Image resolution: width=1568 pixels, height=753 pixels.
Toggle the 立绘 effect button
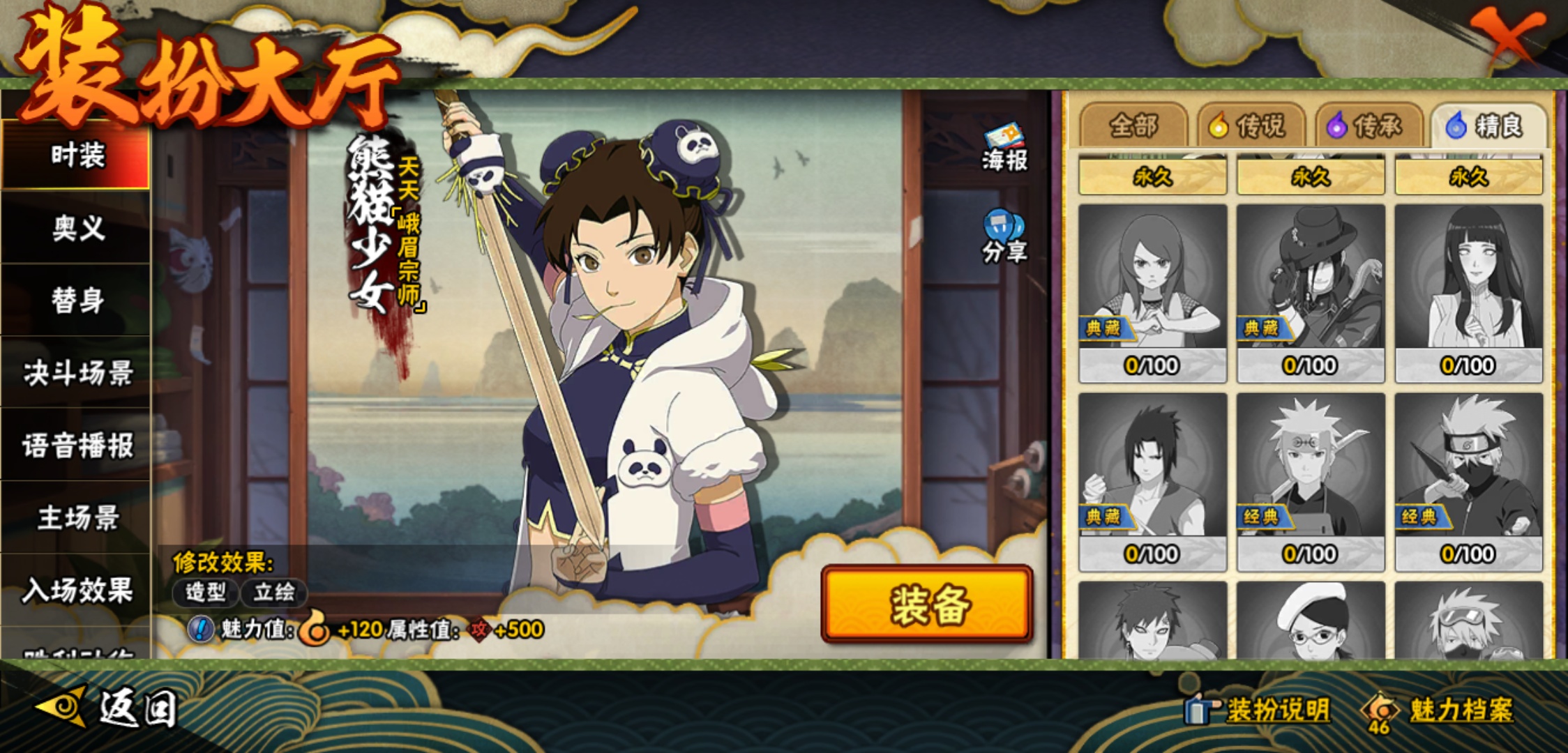pos(273,593)
